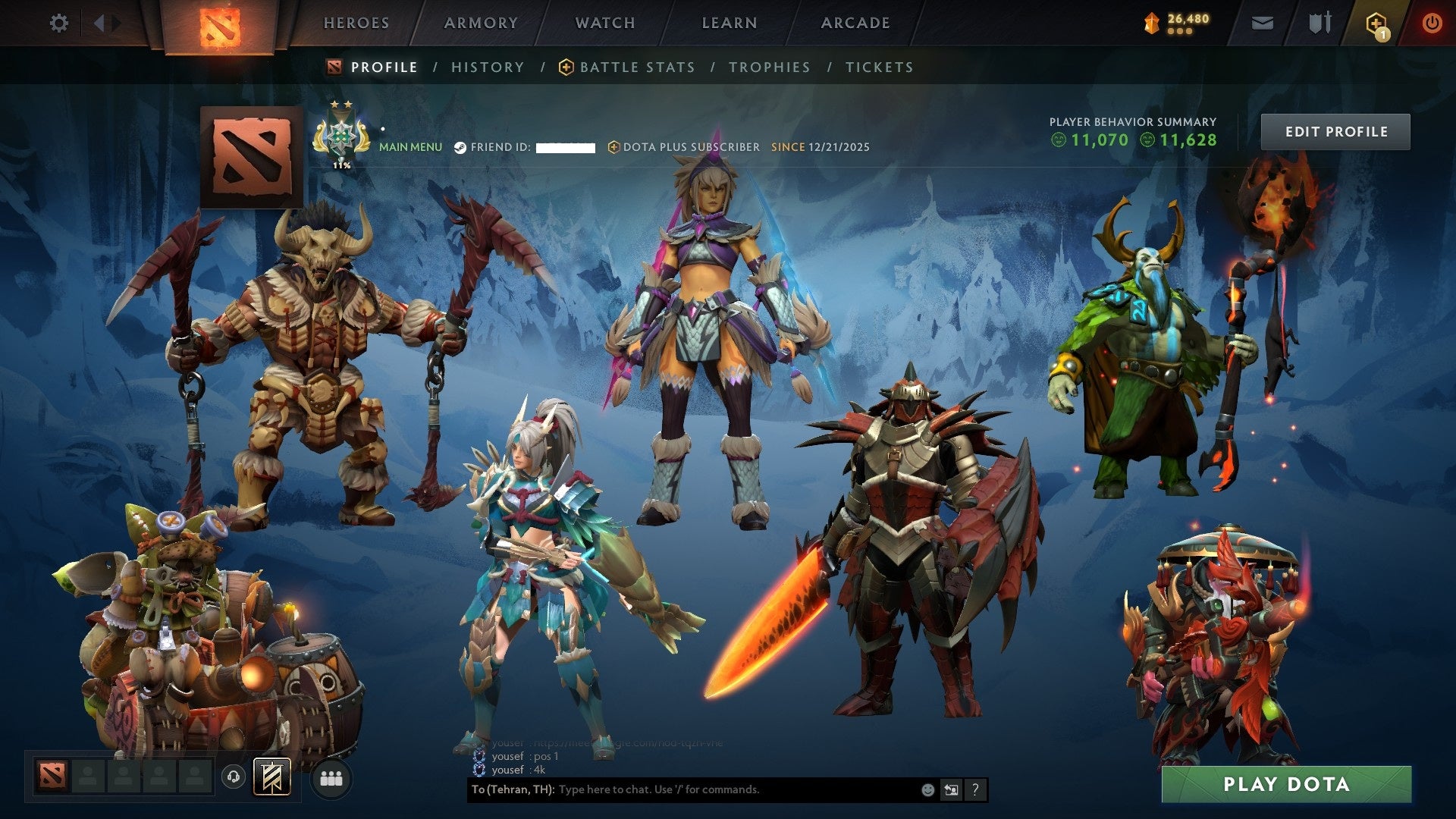1456x819 pixels.
Task: Switch to the BATTLE STATS tab
Action: (635, 67)
